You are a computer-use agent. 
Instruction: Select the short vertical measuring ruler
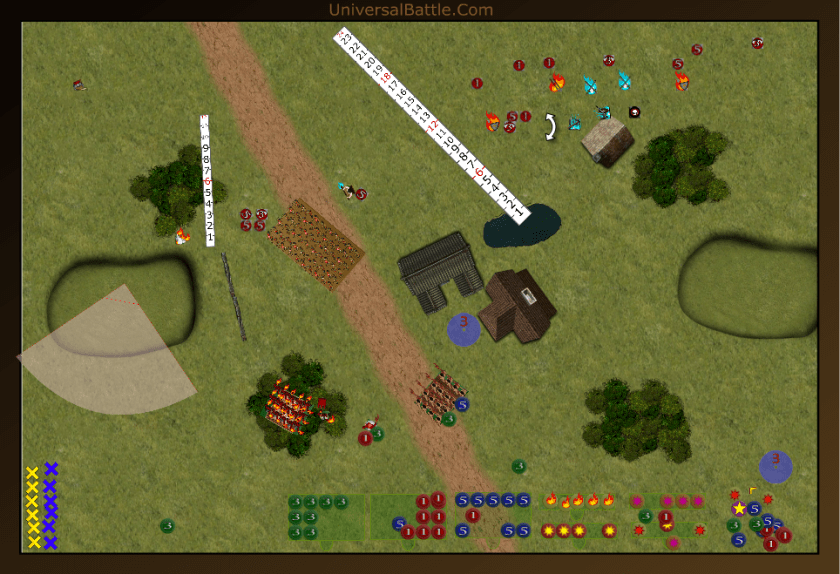[207, 181]
